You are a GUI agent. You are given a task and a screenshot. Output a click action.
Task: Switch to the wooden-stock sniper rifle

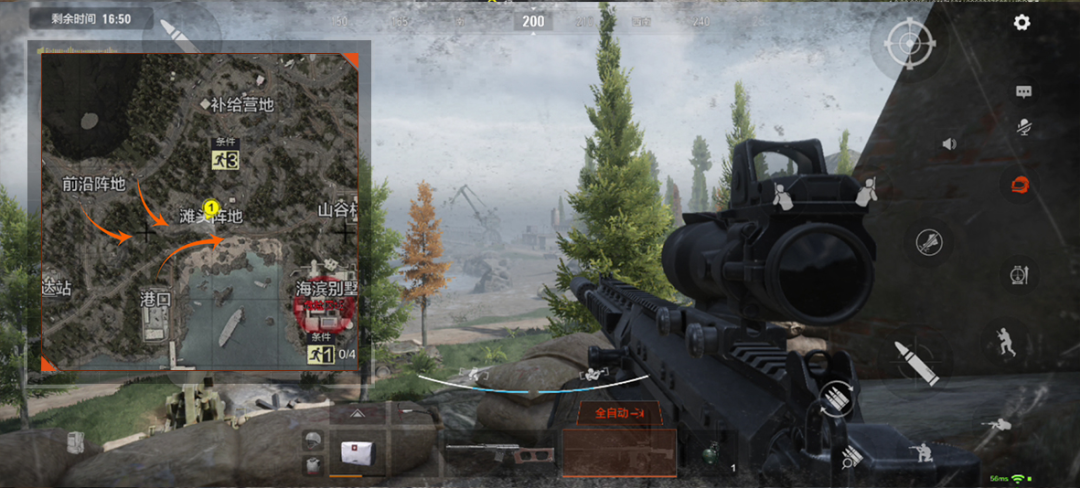500,453
